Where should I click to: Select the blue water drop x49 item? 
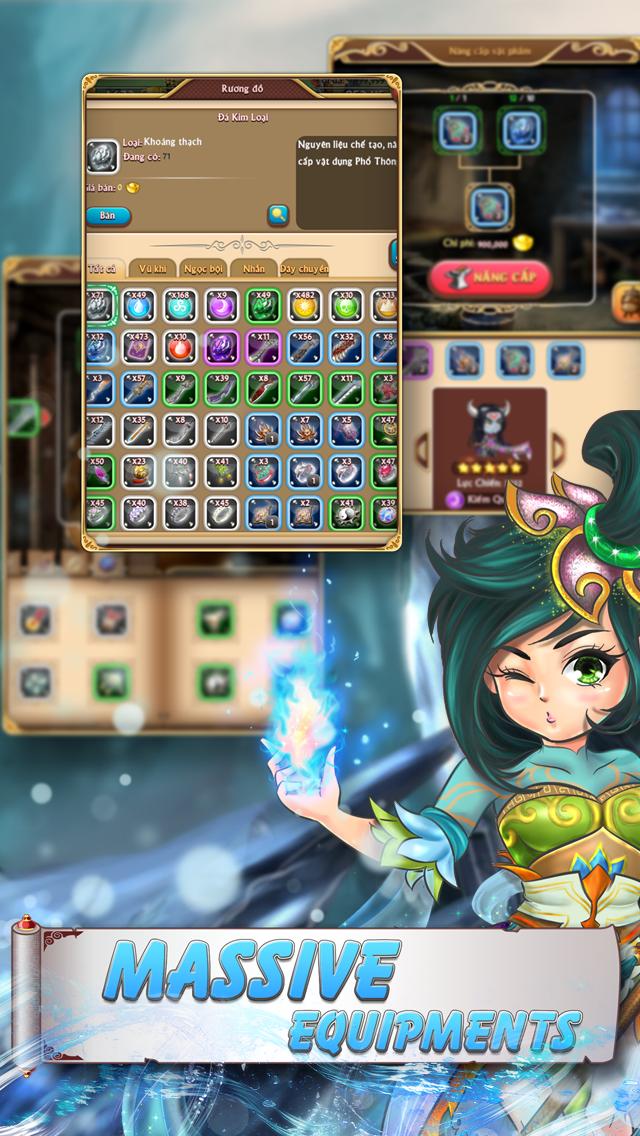138,307
